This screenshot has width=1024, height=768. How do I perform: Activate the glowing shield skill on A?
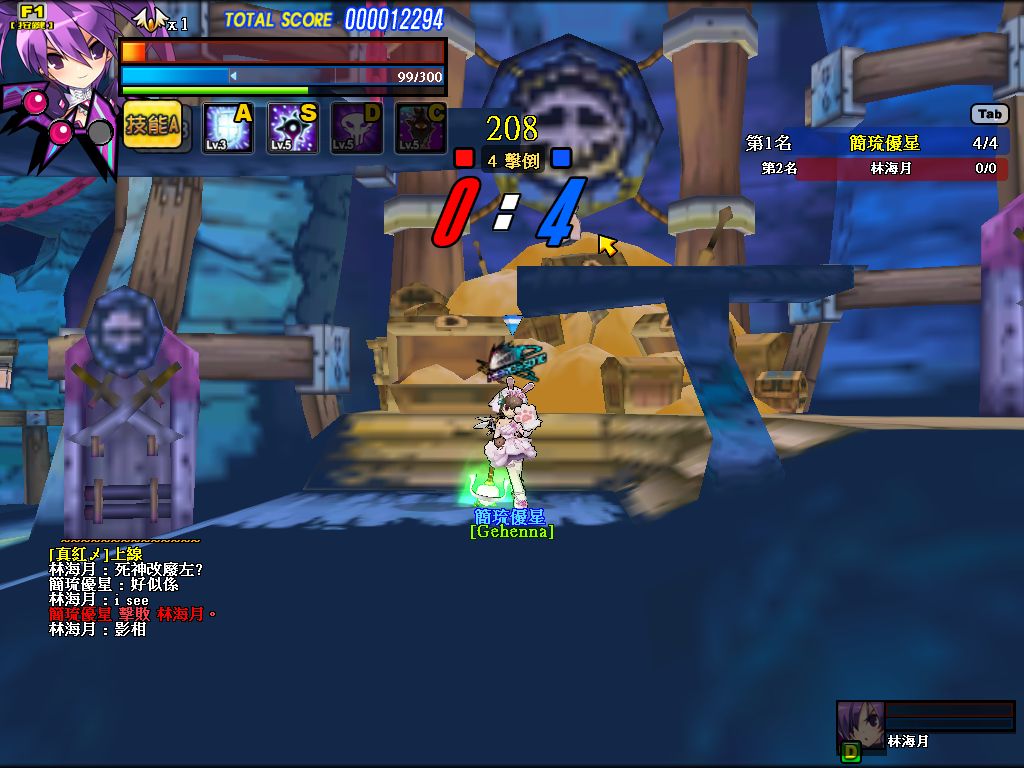pyautogui.click(x=227, y=129)
